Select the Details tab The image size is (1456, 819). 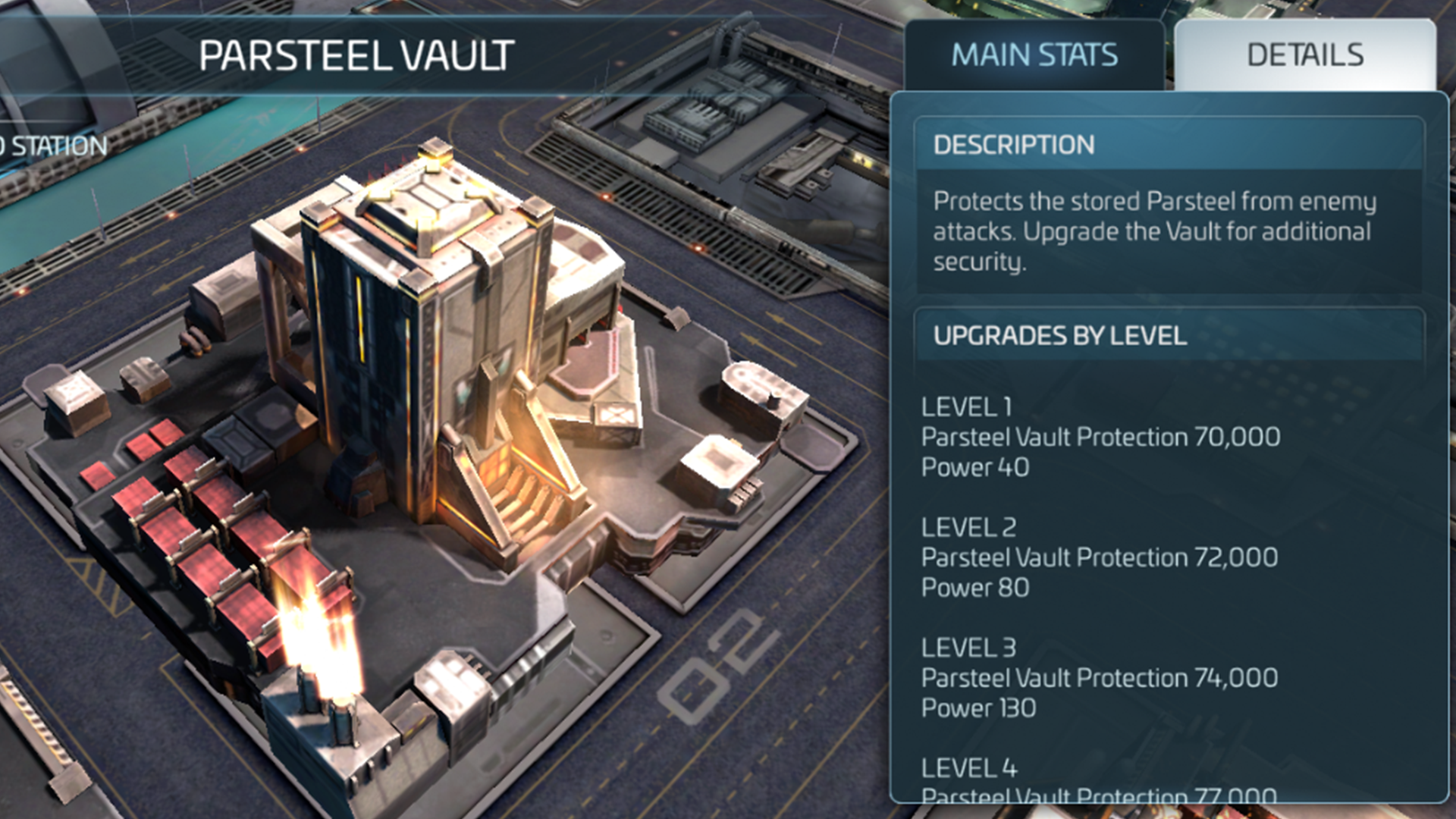pos(1304,55)
